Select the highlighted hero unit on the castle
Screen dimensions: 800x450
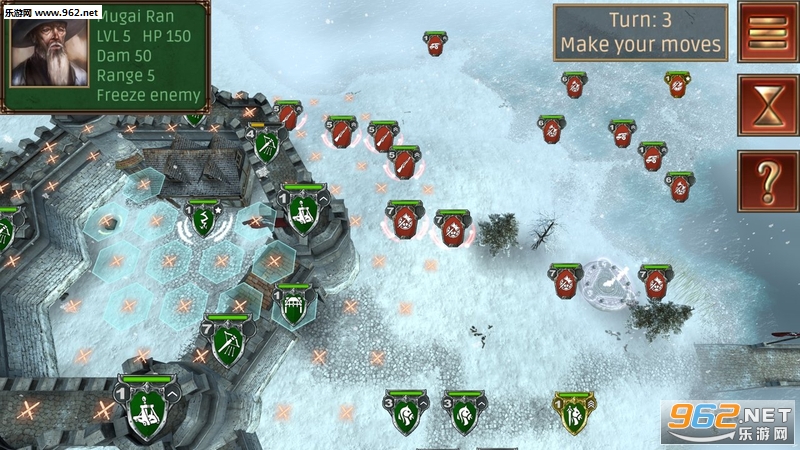click(204, 221)
